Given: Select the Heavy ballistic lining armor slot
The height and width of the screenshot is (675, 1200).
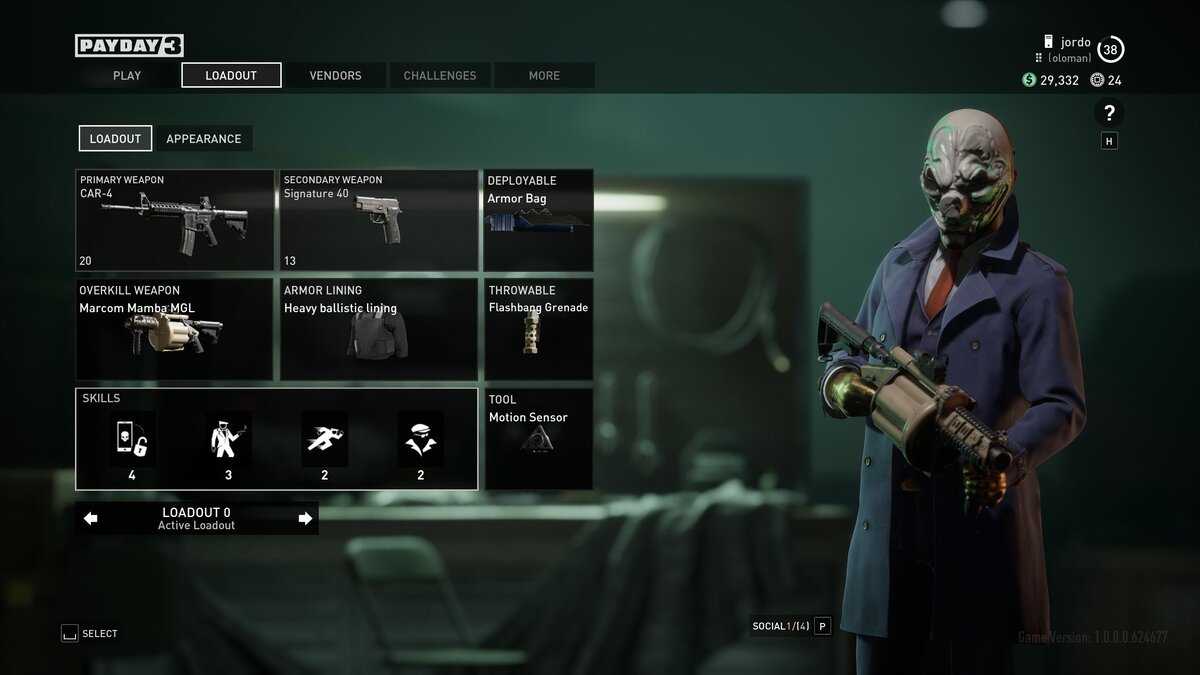Looking at the screenshot, I should (x=378, y=330).
